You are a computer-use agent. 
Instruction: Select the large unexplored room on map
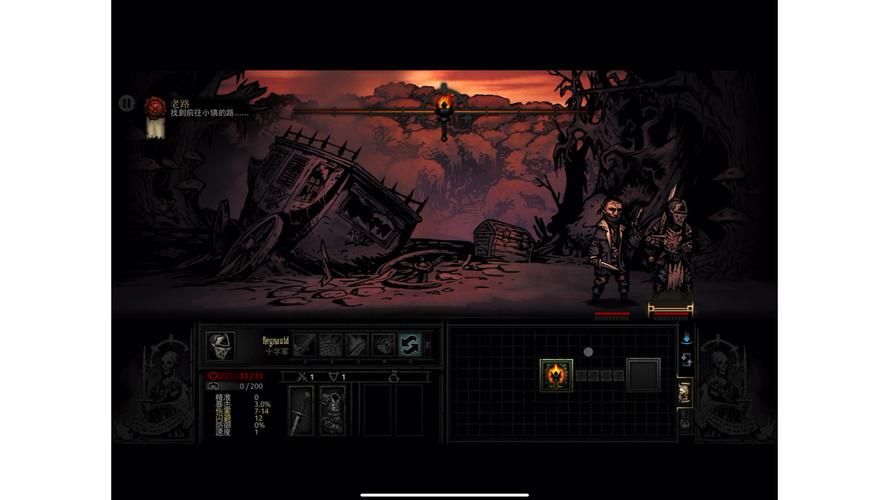pyautogui.click(x=643, y=375)
